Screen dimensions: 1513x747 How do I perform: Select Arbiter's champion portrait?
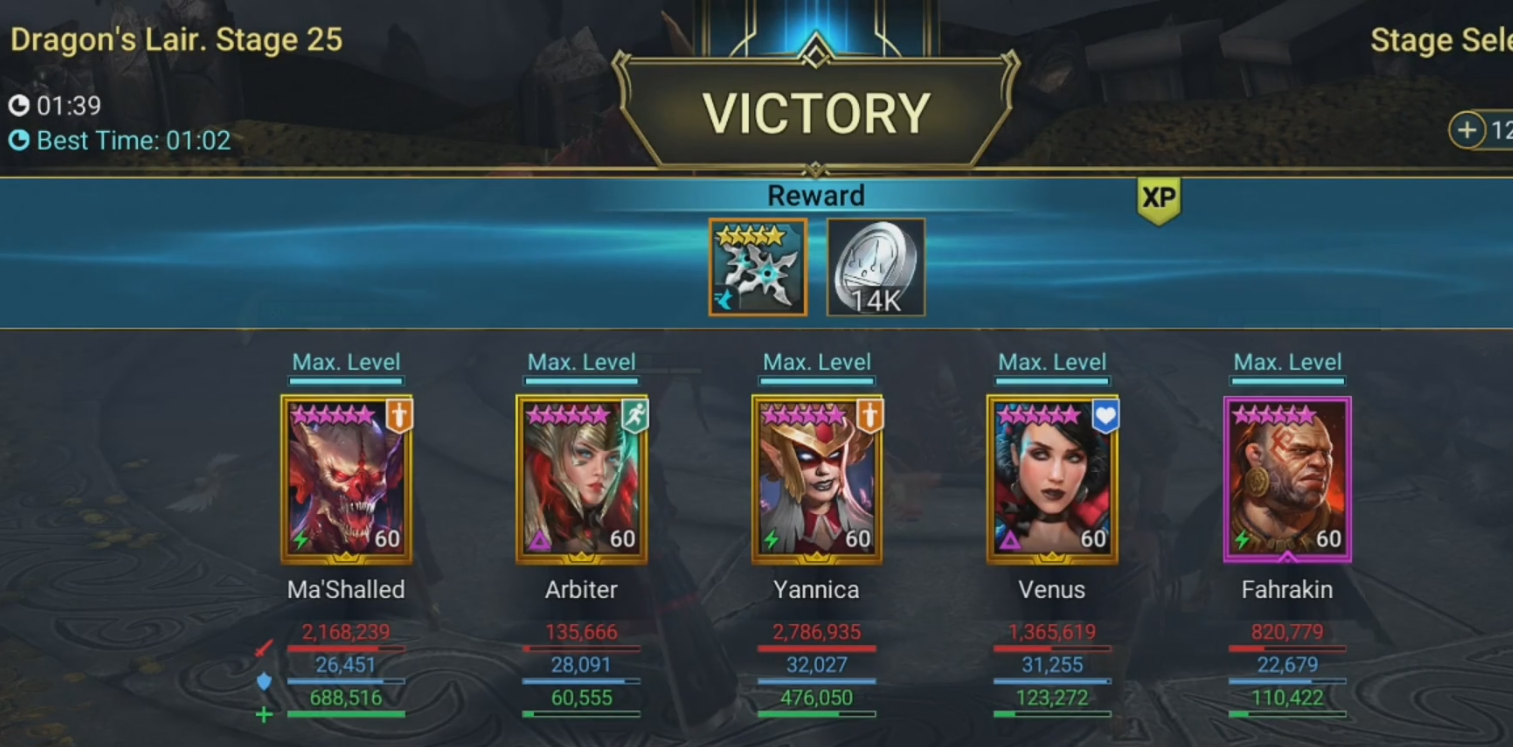[x=581, y=476]
